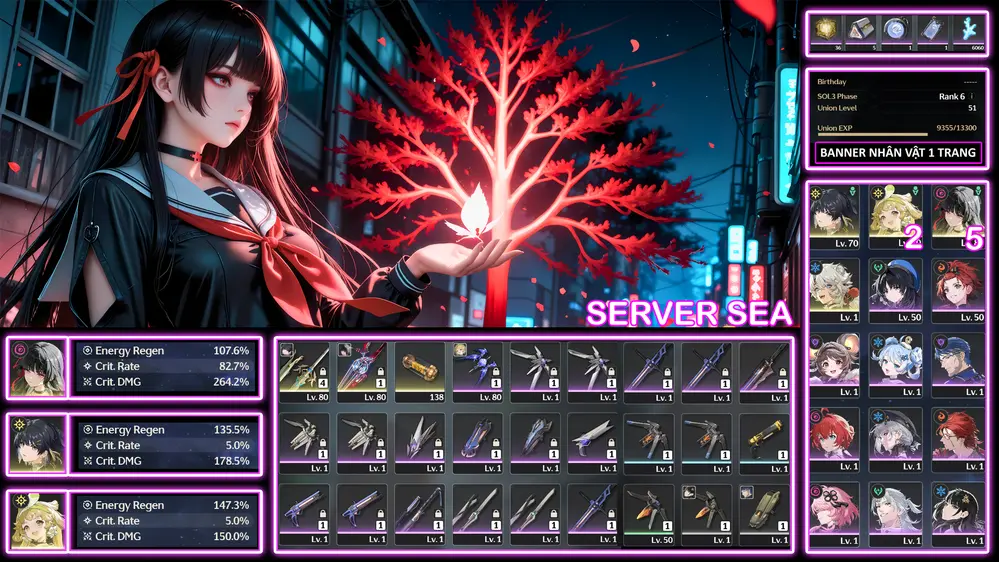Click the BANNER NHÂN VẬT 1 TRANG label
999x562 pixels.
pos(897,153)
